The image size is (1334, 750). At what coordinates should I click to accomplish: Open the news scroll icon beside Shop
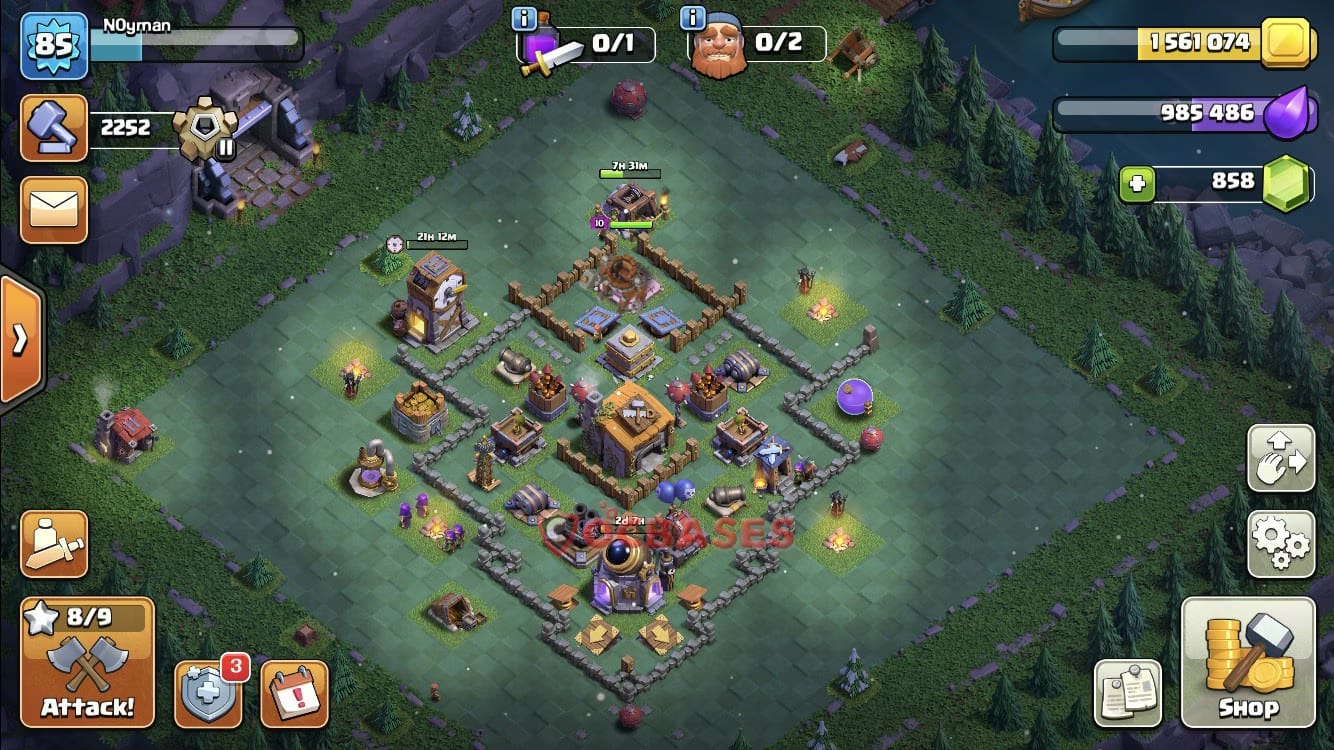point(1128,690)
